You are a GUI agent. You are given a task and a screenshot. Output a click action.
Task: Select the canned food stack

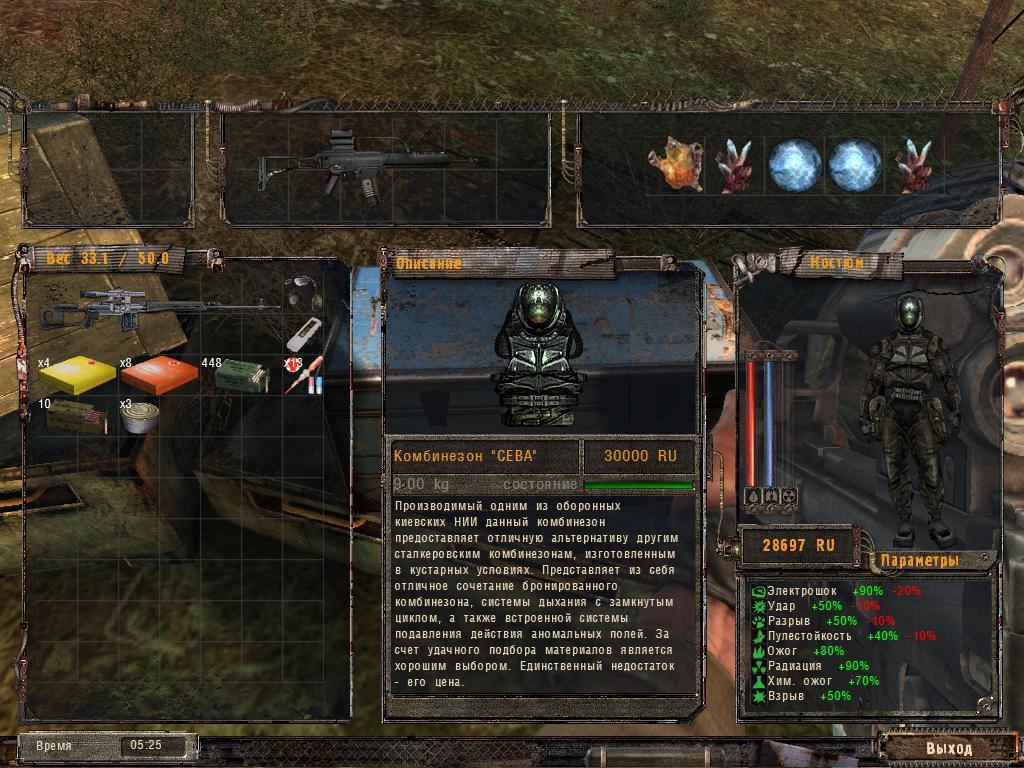click(140, 417)
